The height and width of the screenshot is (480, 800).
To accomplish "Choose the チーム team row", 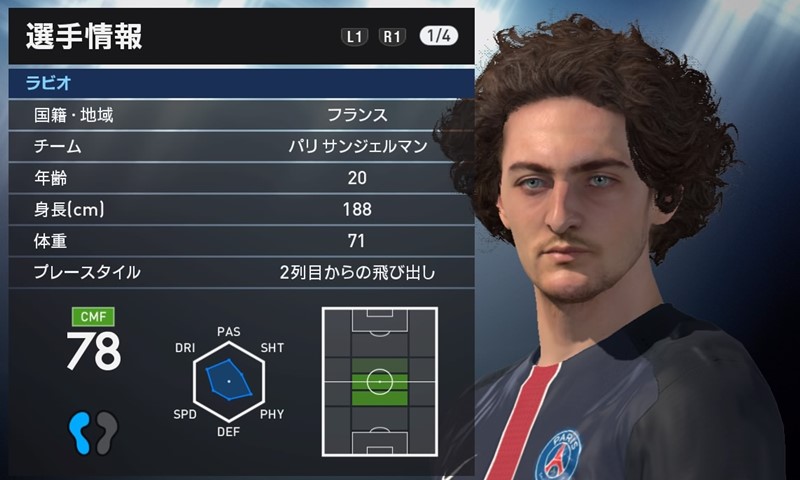I will pos(240,147).
